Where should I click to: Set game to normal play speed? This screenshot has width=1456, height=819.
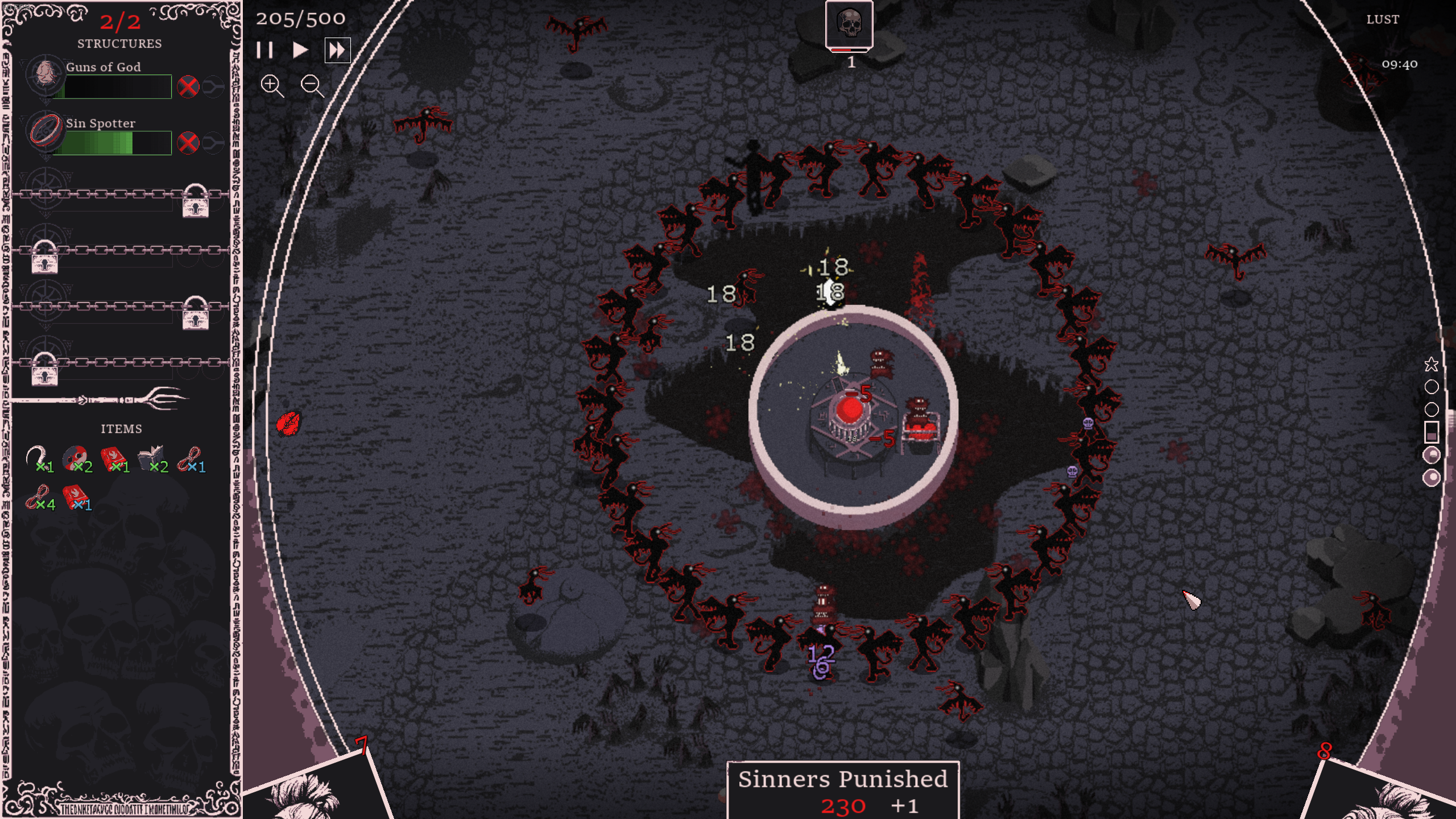(300, 51)
